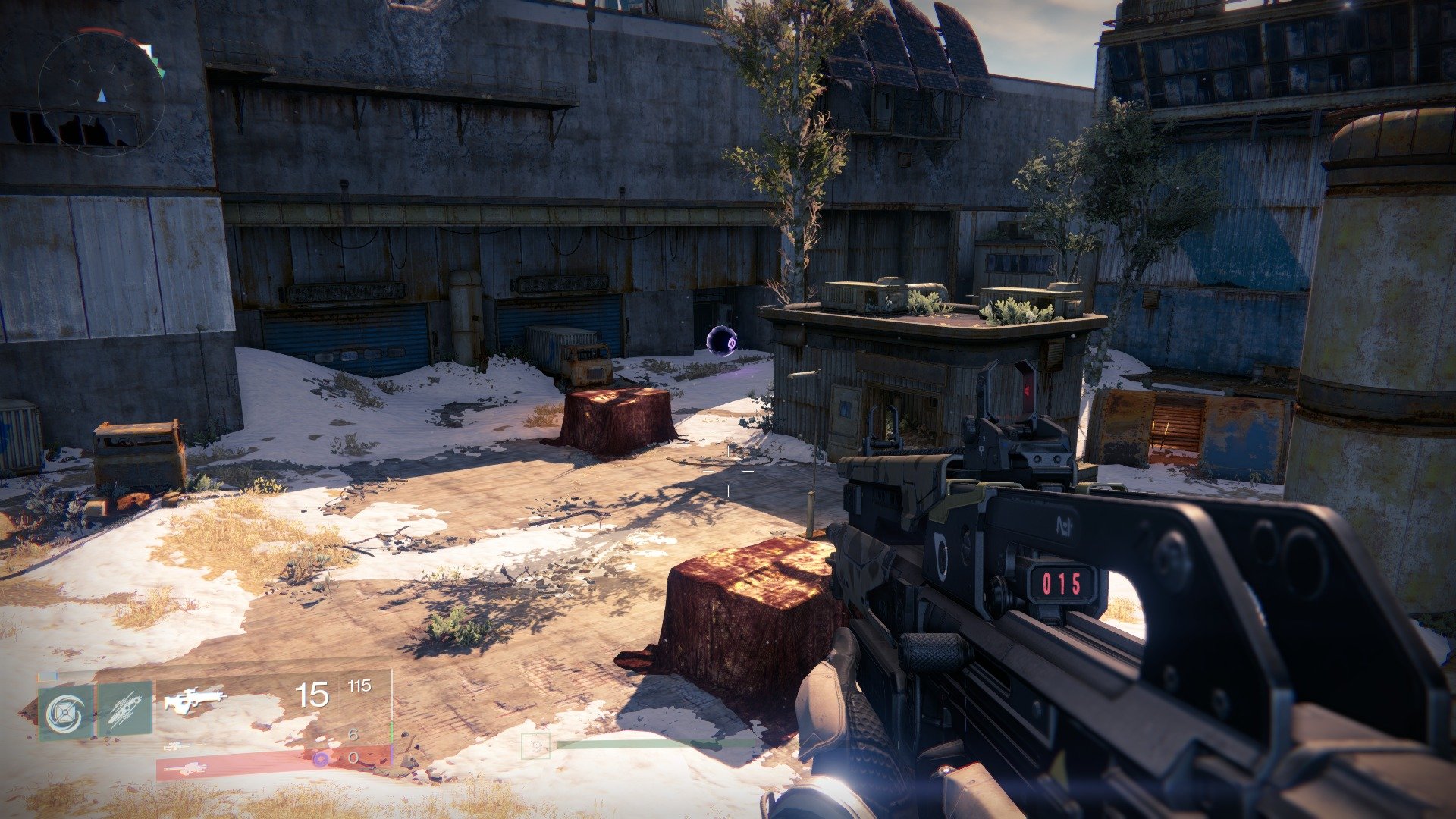1456x819 pixels.
Task: Click the circular radar in the corner
Action: click(x=102, y=94)
